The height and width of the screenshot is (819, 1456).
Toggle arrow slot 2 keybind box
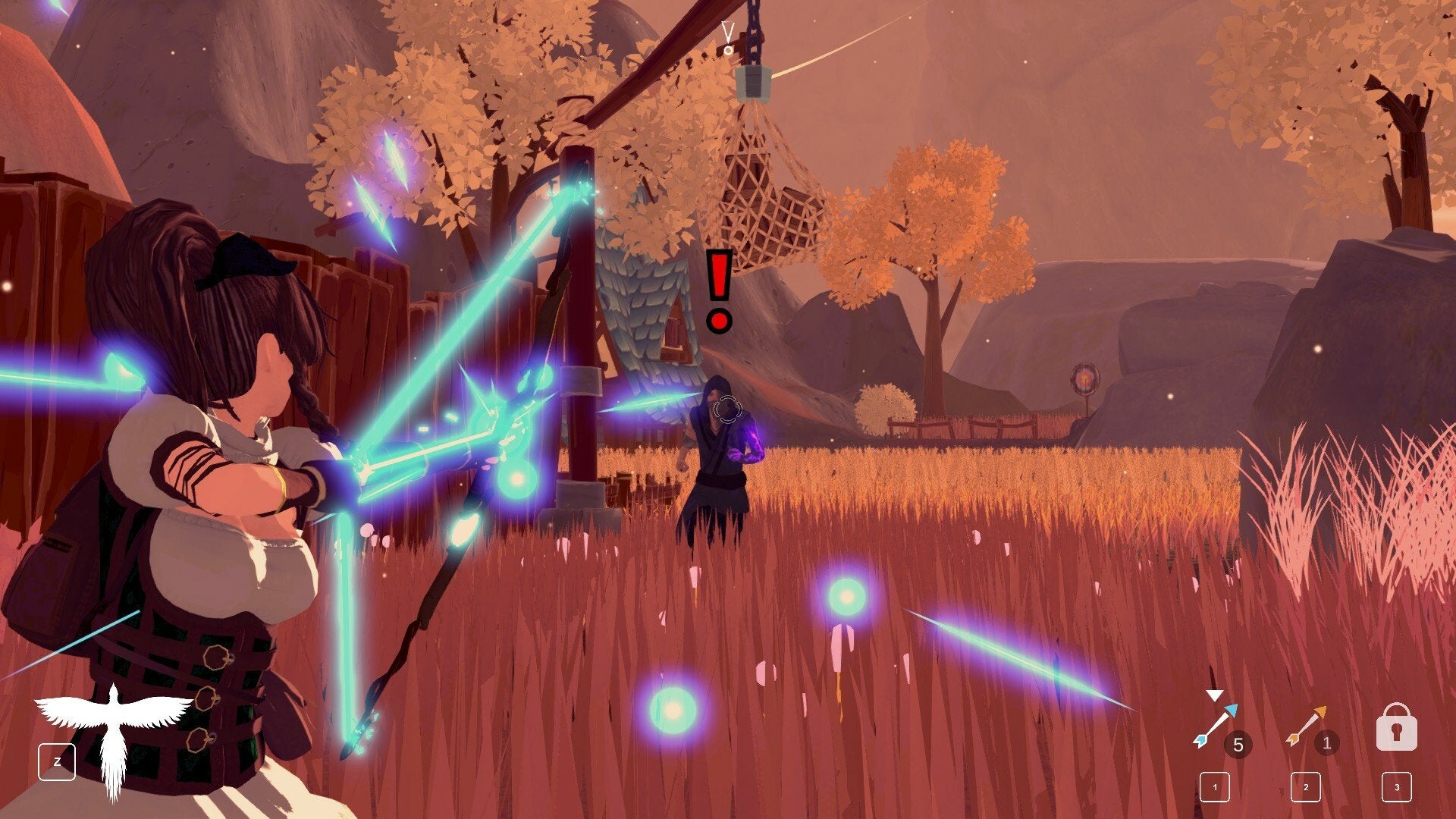tap(1306, 787)
